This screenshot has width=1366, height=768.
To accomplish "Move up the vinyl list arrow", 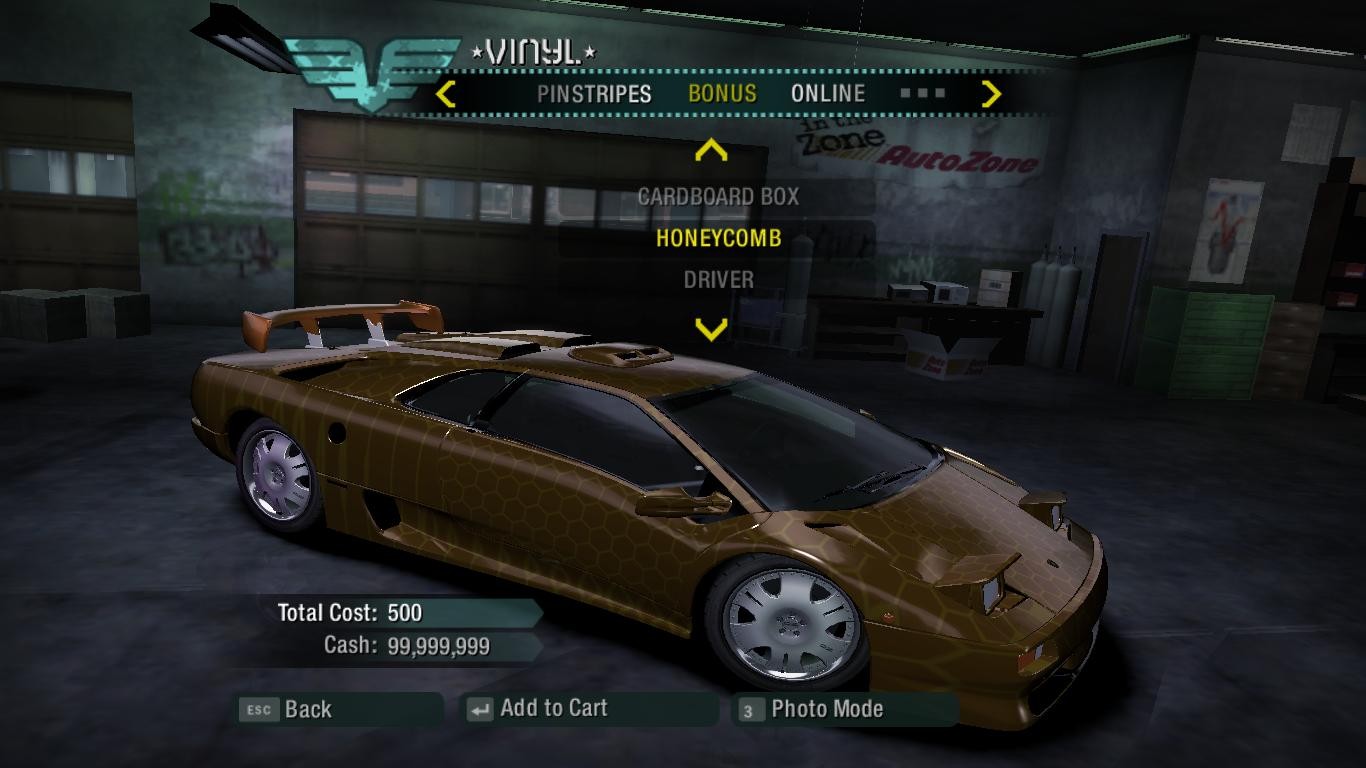I will pyautogui.click(x=711, y=151).
